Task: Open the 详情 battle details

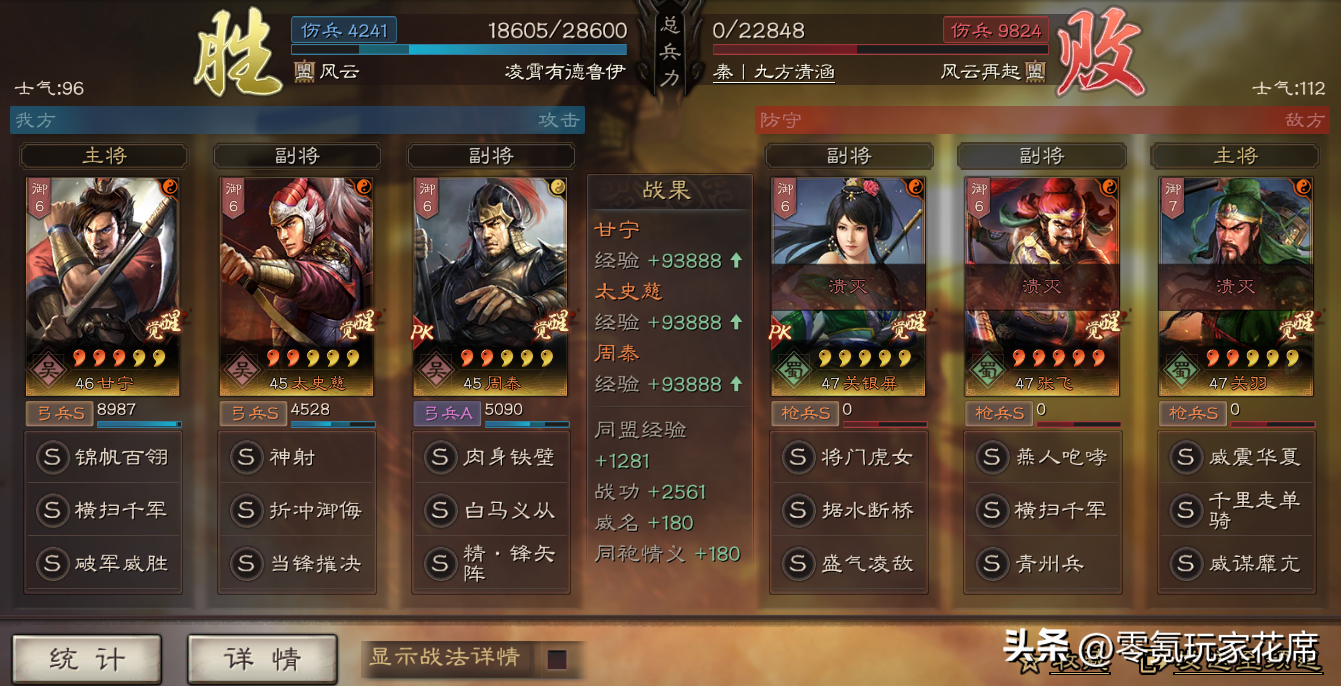Action: 261,659
